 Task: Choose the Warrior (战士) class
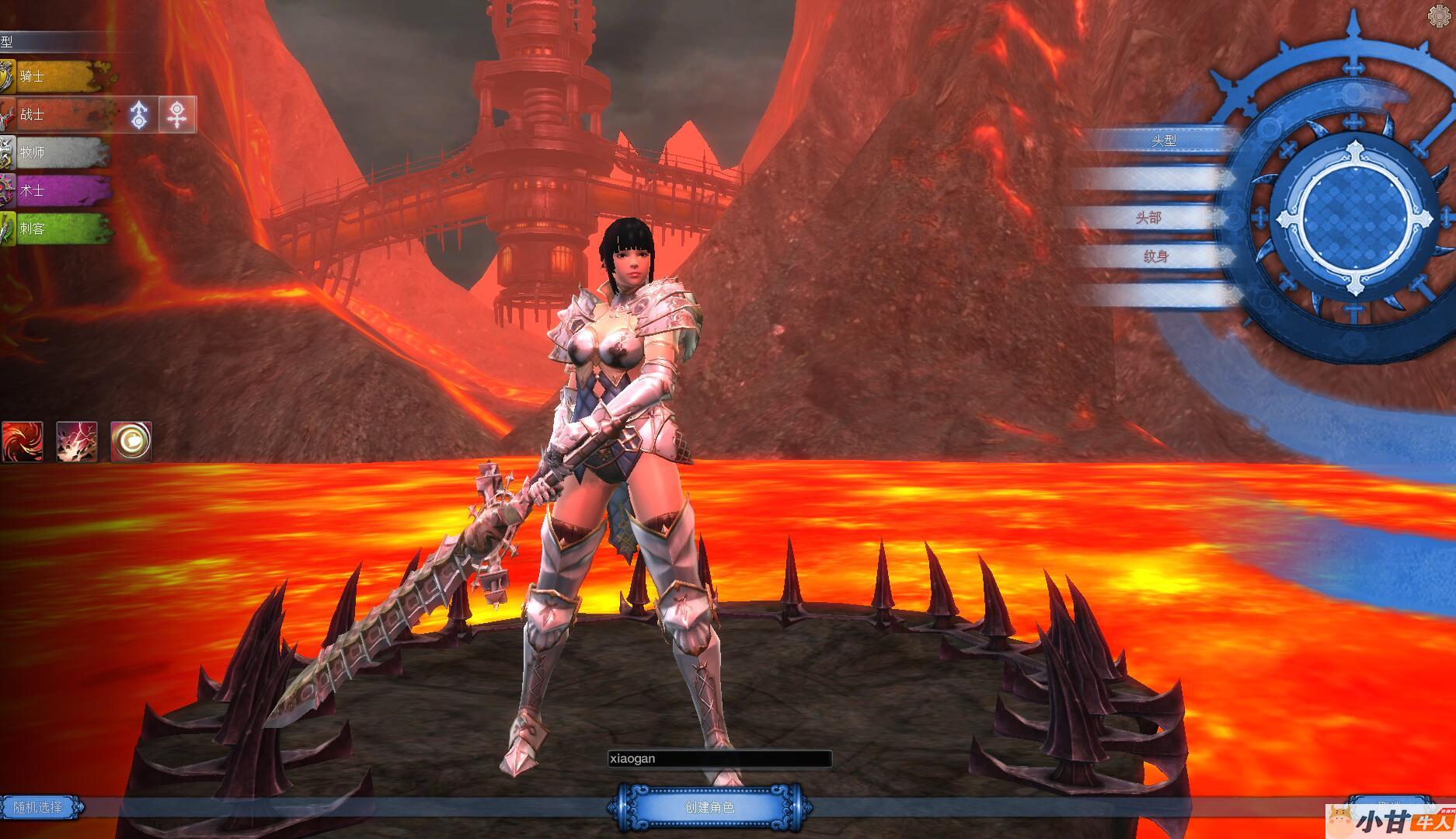tap(56, 115)
